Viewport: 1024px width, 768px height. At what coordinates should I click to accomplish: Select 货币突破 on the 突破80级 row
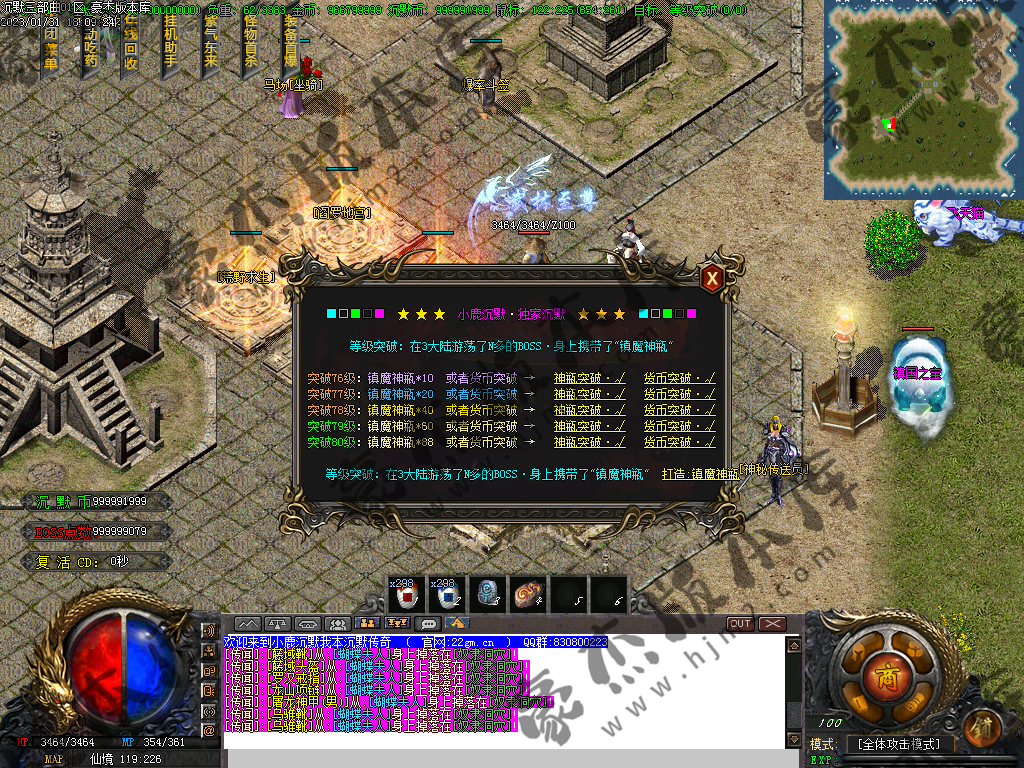[679, 442]
